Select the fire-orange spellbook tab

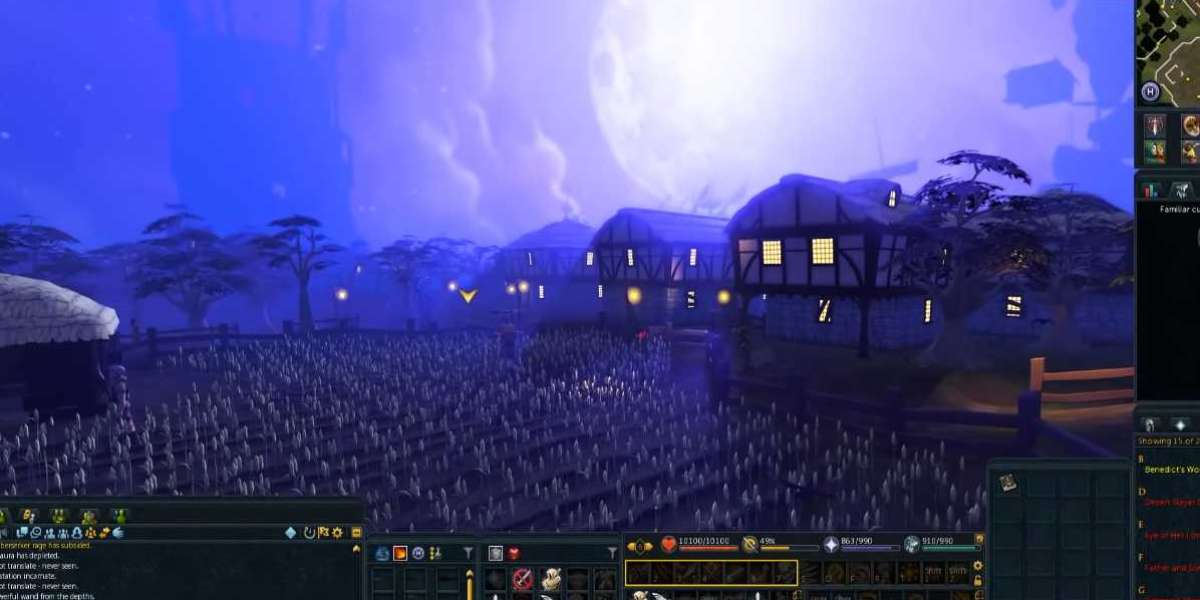(x=400, y=553)
